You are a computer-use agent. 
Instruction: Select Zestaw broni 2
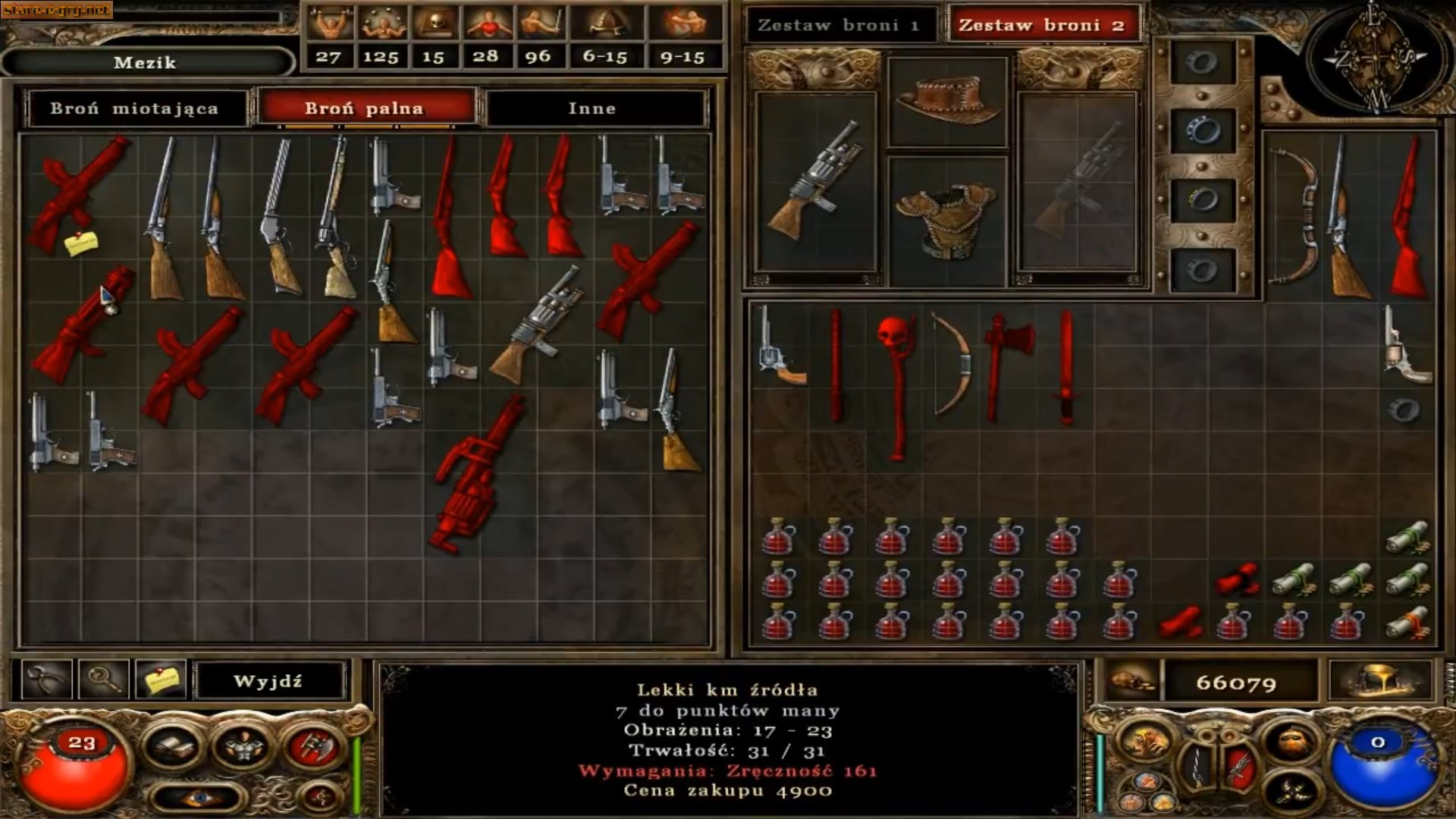point(1041,25)
